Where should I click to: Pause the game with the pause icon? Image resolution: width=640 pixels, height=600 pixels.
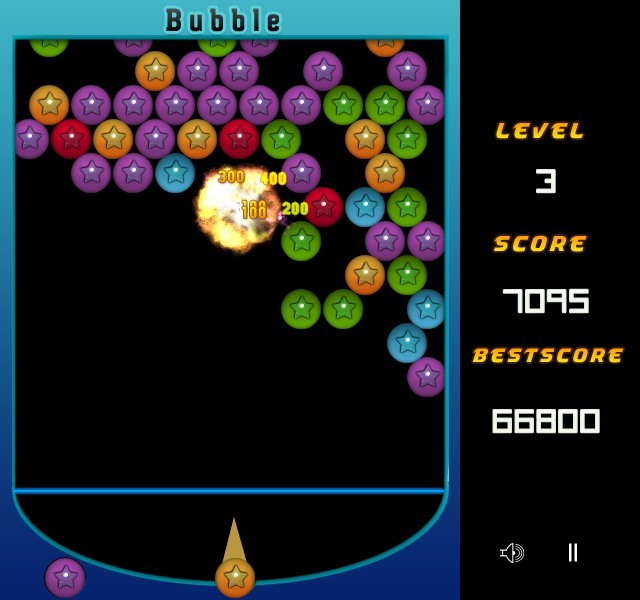pyautogui.click(x=572, y=552)
